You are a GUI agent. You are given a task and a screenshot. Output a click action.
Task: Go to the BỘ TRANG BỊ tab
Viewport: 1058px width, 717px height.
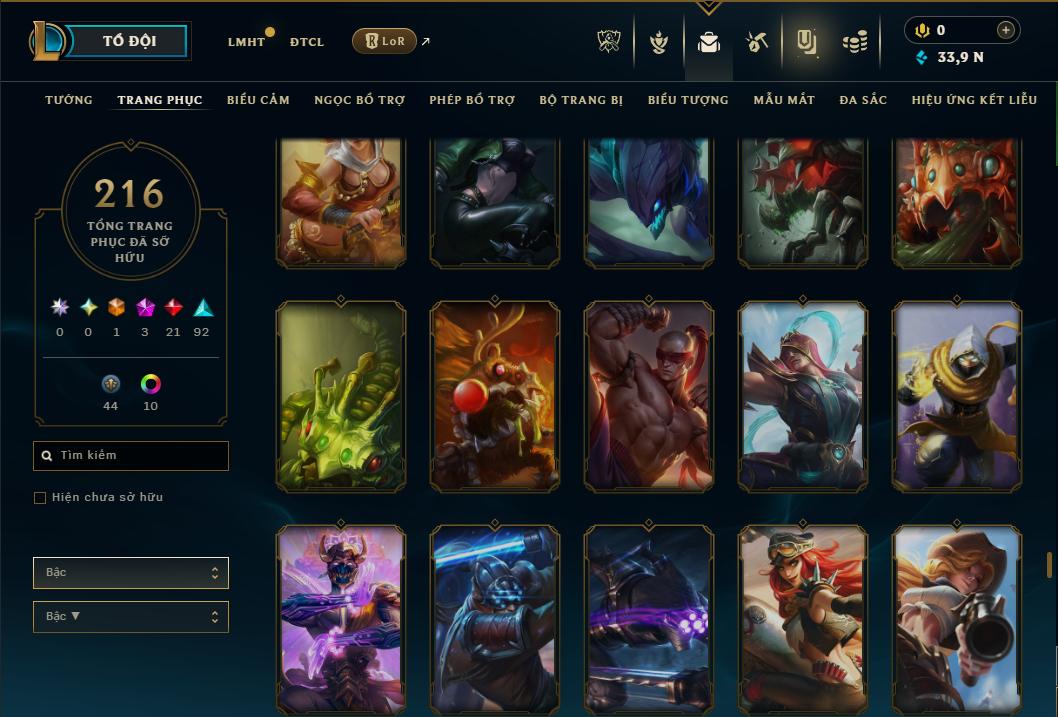(x=581, y=100)
